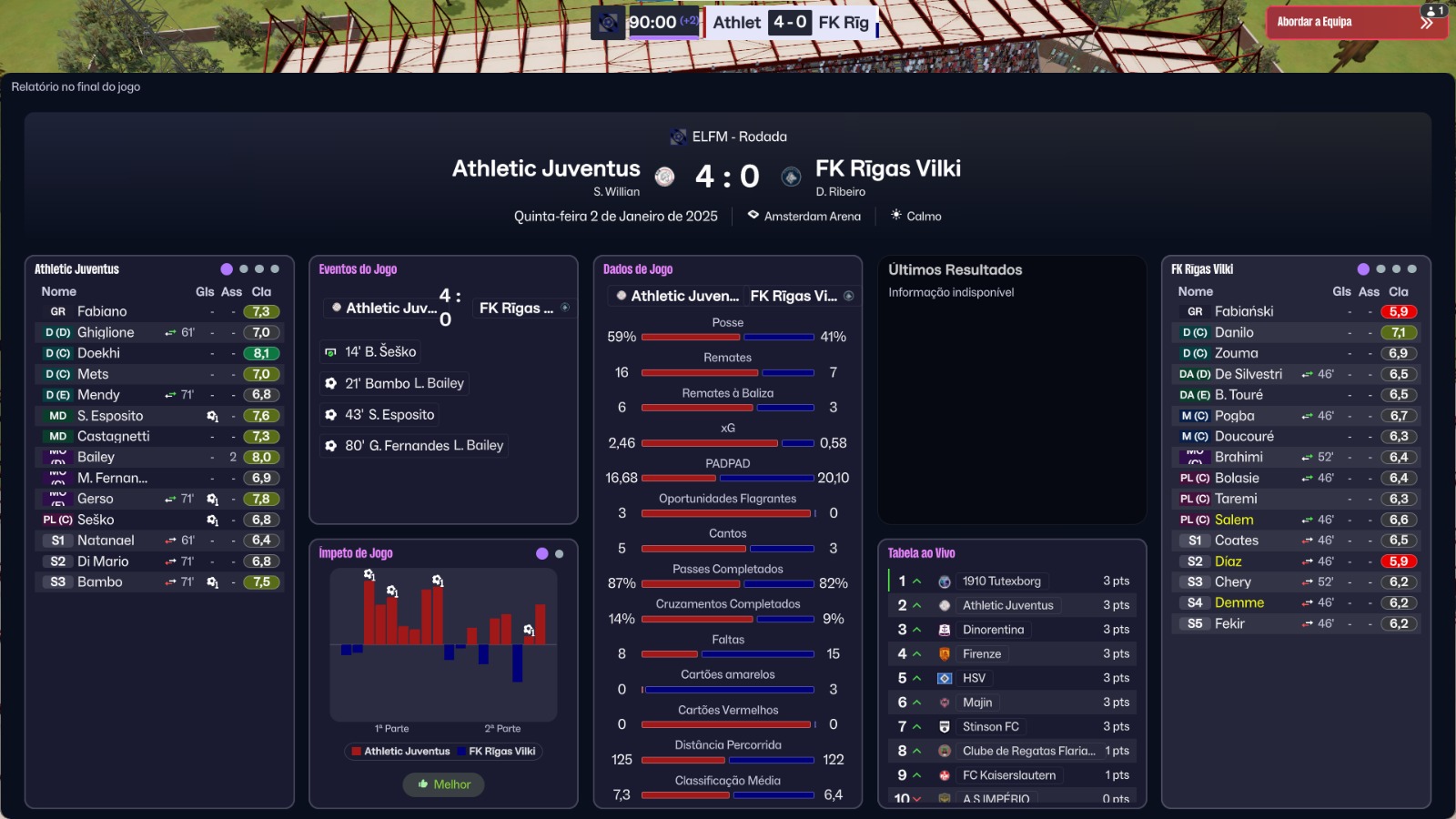Select Díaz in the away substitutes
1456x819 pixels.
coord(1228,561)
